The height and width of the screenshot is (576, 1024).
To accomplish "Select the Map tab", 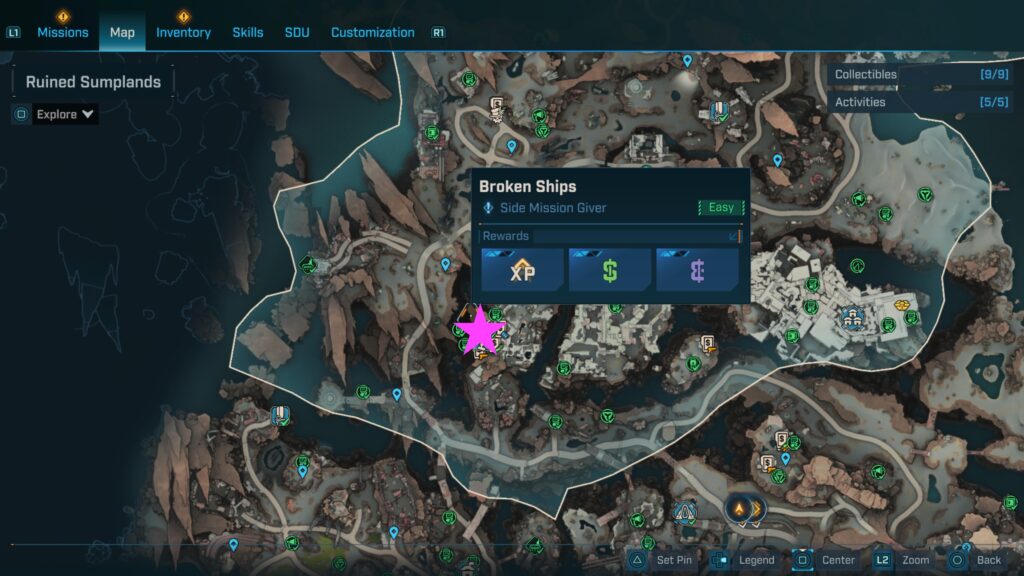I will (x=122, y=32).
